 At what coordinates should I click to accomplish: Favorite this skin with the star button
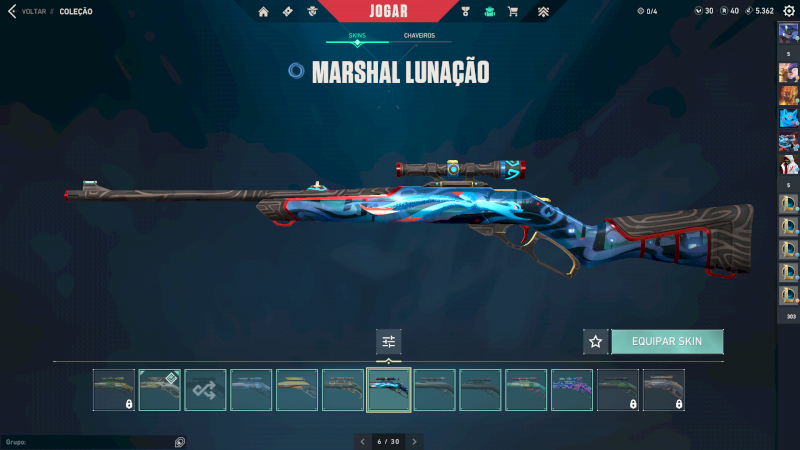tap(596, 341)
